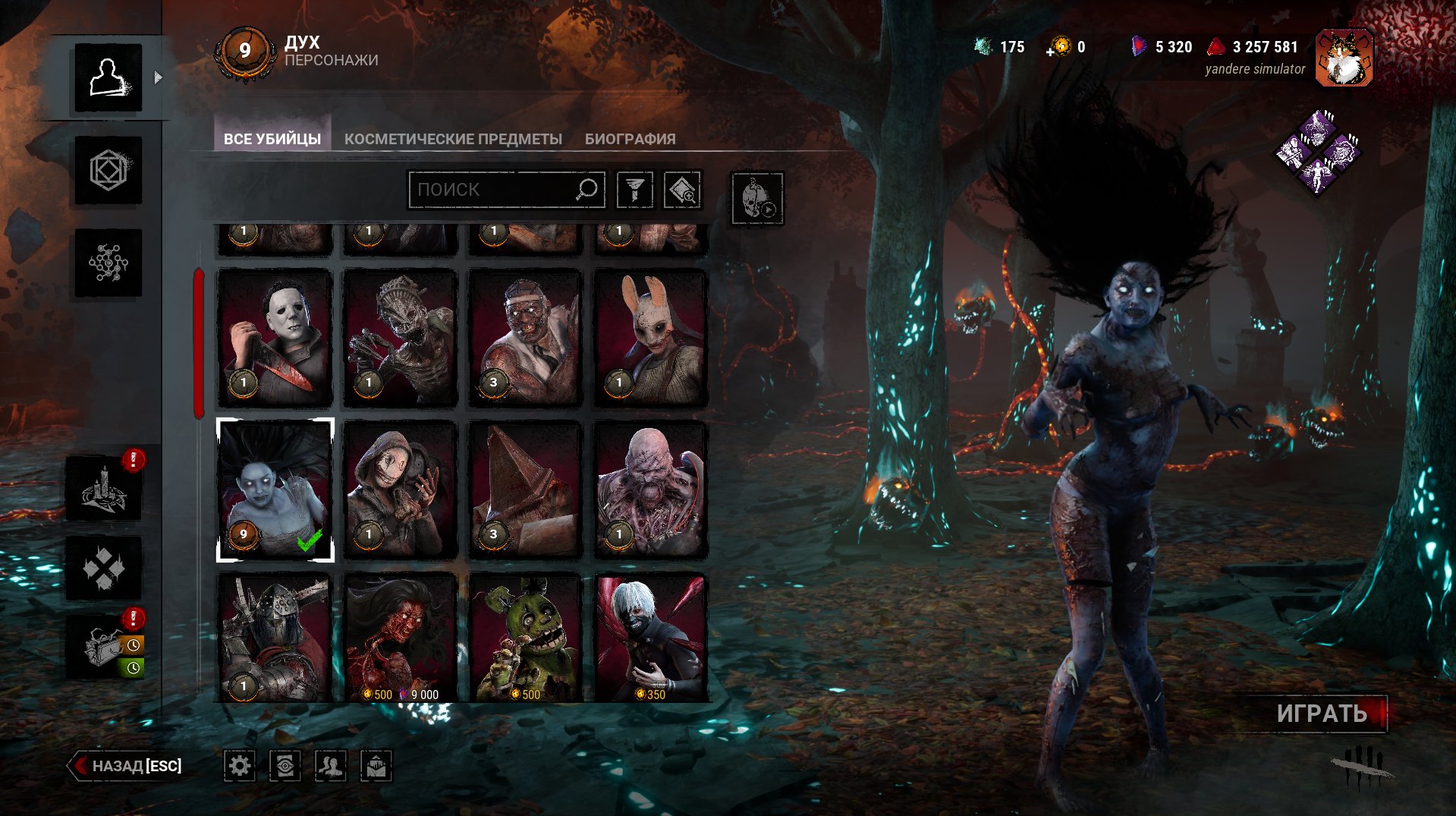1456x816 pixels.
Task: Open the БИОГРАФИЯ tab
Action: [x=630, y=139]
